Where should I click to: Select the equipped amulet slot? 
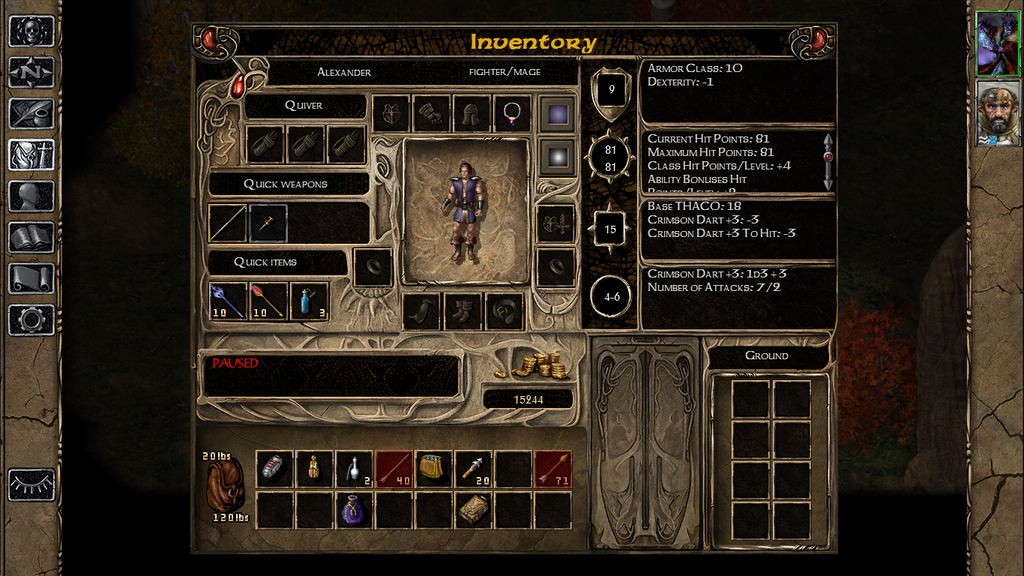[x=513, y=114]
